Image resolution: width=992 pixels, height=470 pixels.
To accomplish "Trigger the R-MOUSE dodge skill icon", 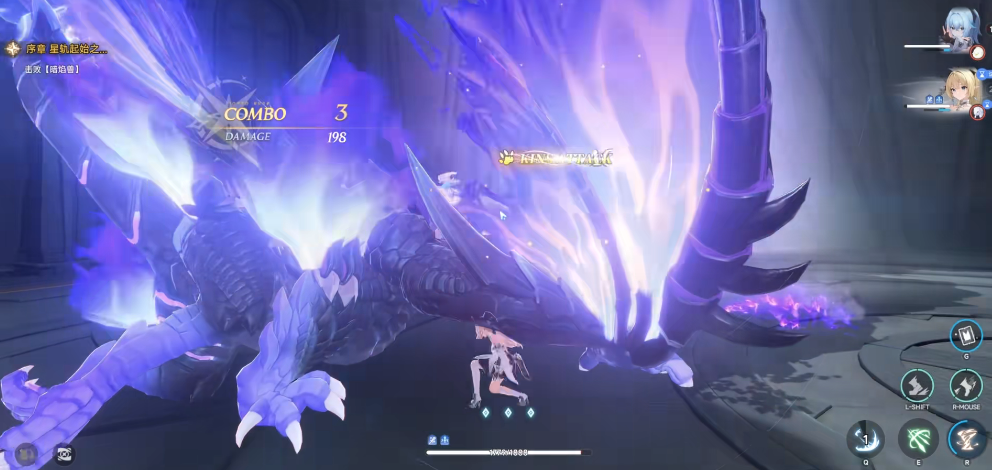I will tap(965, 385).
